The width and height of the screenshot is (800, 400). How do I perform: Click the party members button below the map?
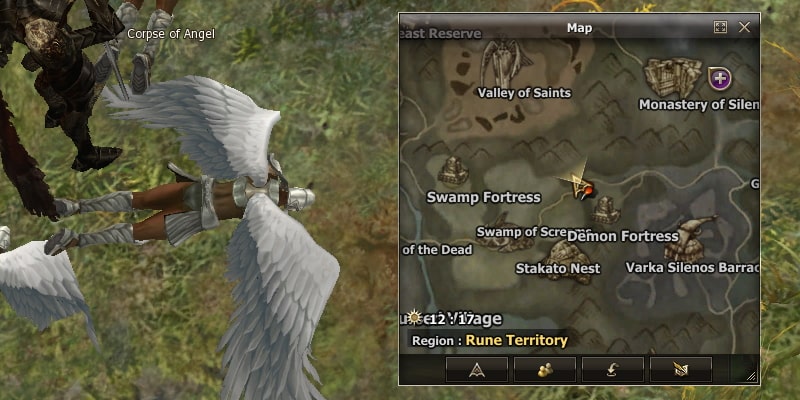(544, 368)
